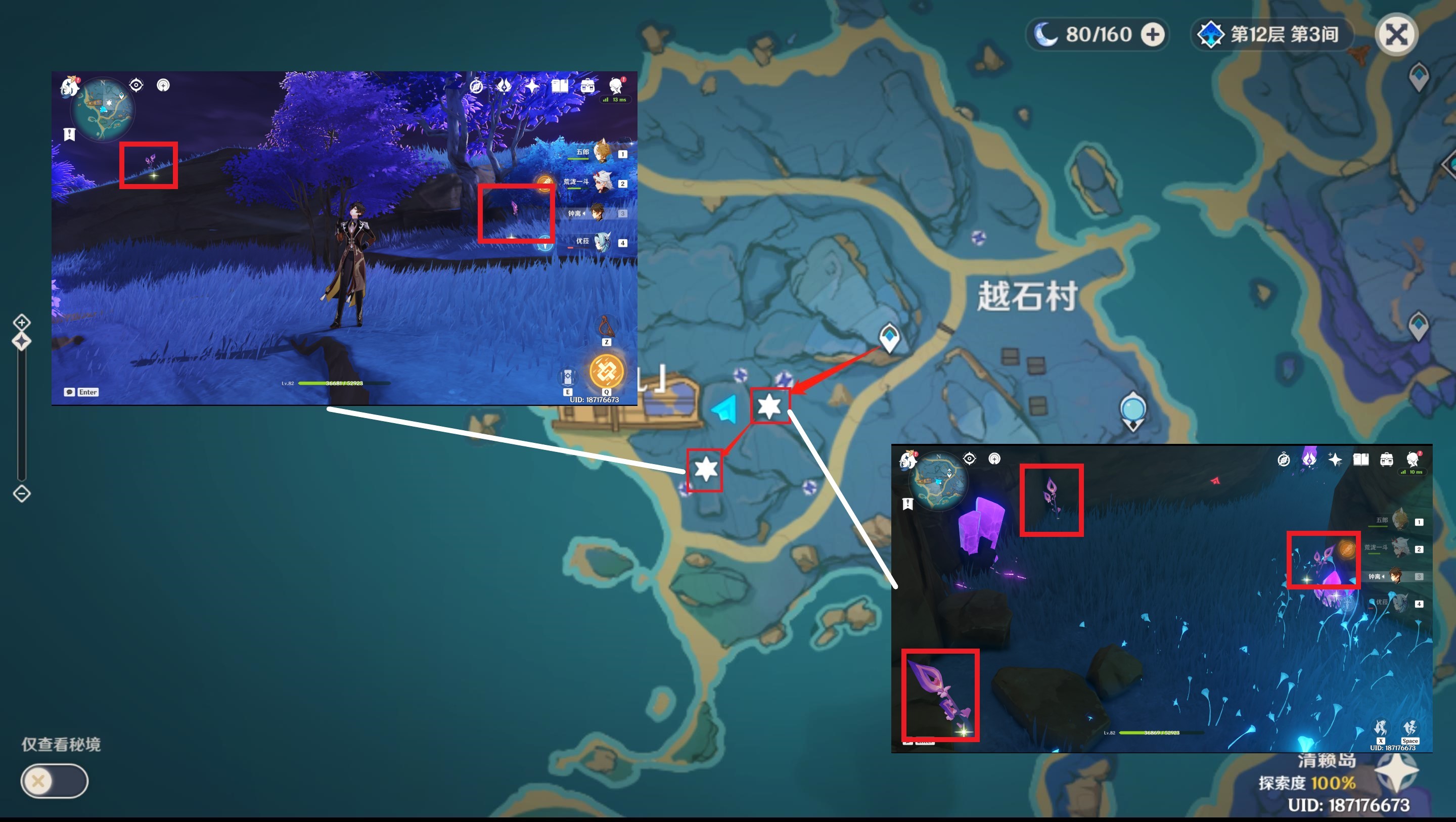Open the 第12层 第3间 Spiral Abyss indicator
Viewport: 1456px width, 822px height.
[x=1271, y=34]
